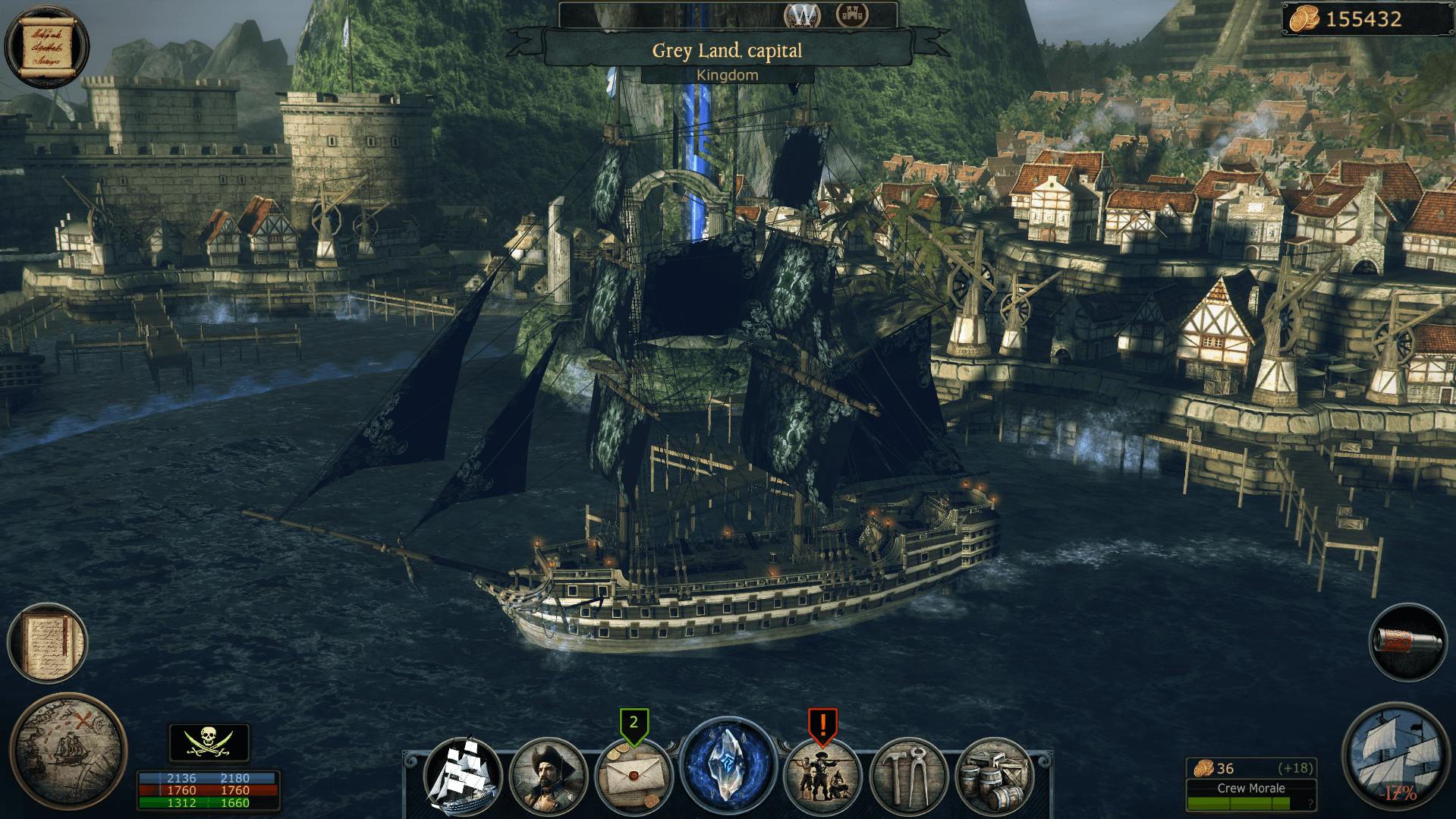This screenshot has width=1456, height=819.
Task: Click the round W emblem at top
Action: 803,14
